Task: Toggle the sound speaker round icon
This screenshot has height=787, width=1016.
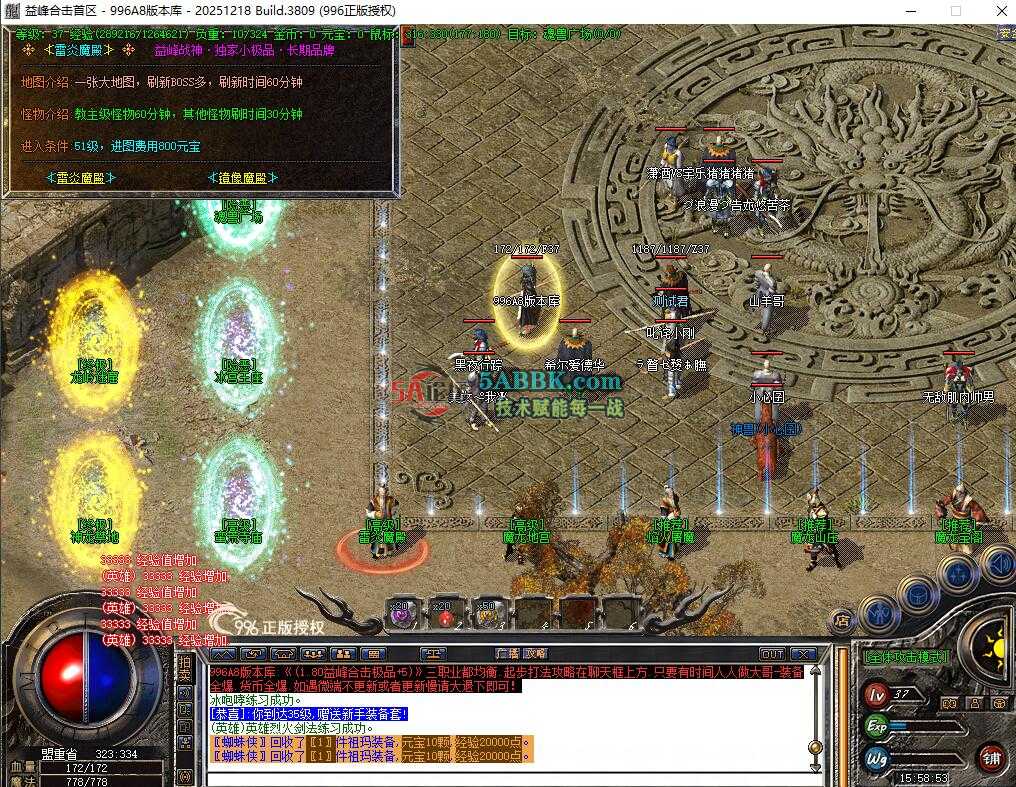Action: tap(997, 564)
